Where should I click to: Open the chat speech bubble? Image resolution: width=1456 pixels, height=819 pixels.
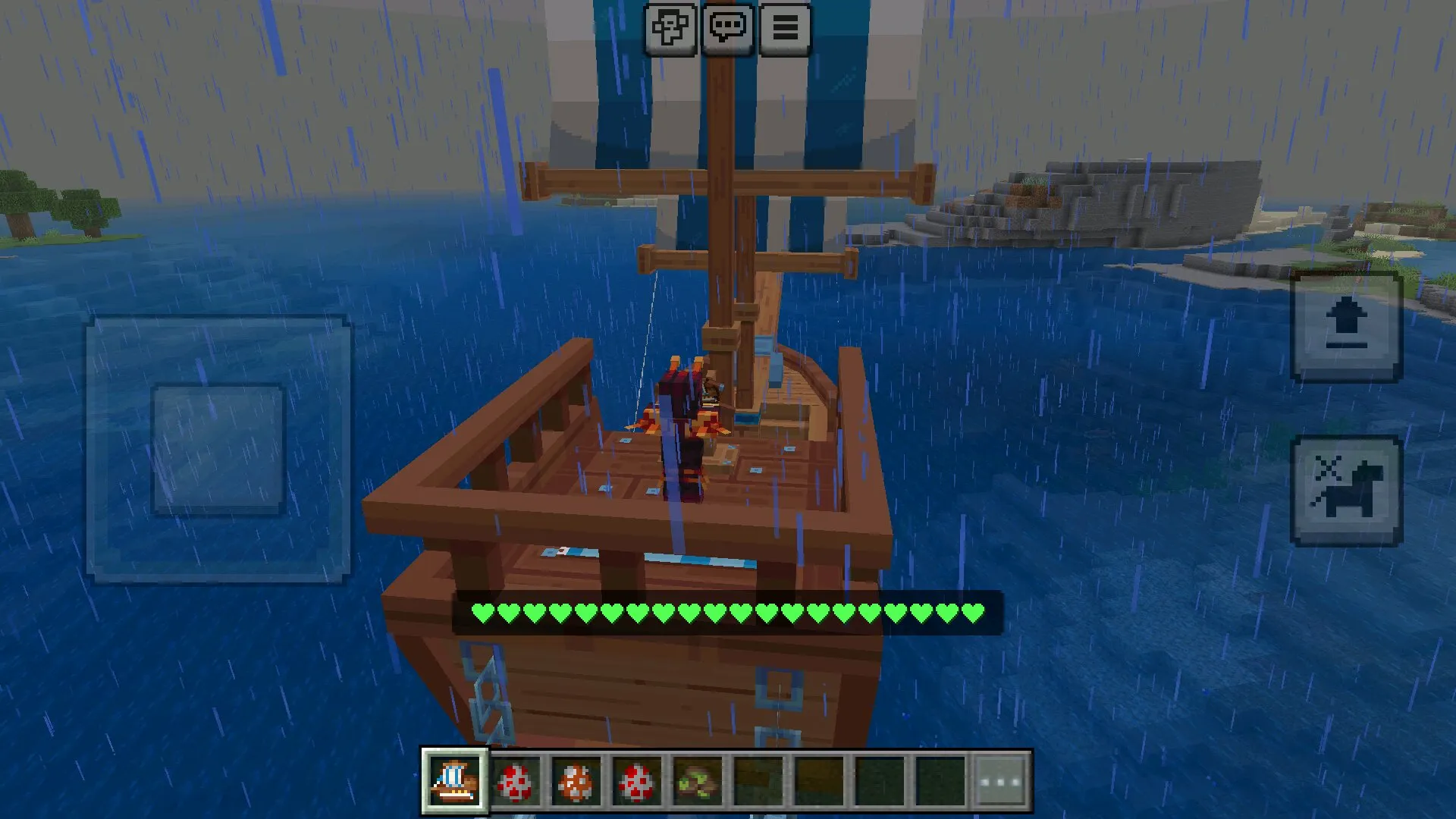728,29
